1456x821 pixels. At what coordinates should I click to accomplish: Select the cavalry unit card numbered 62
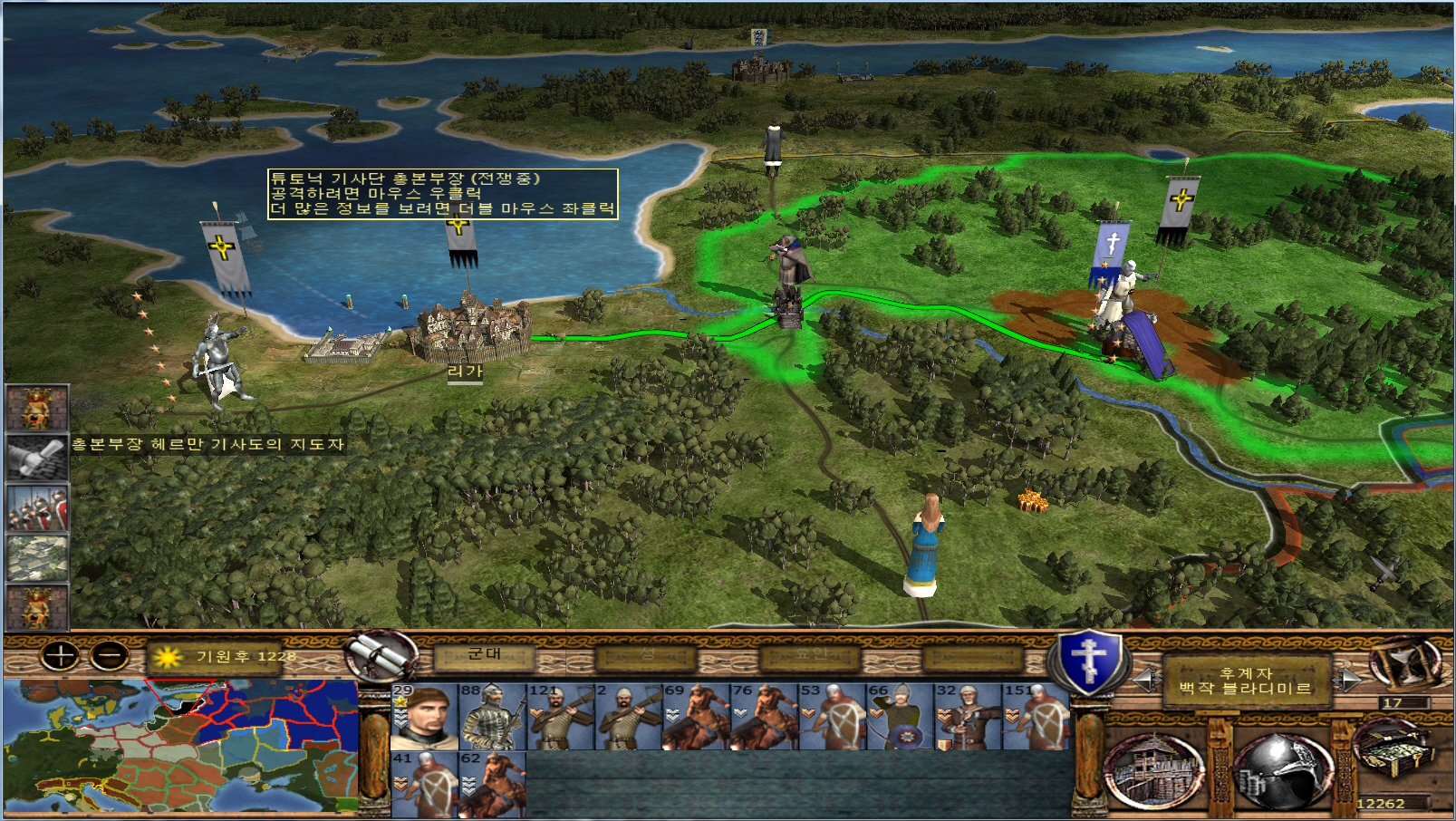click(x=493, y=784)
